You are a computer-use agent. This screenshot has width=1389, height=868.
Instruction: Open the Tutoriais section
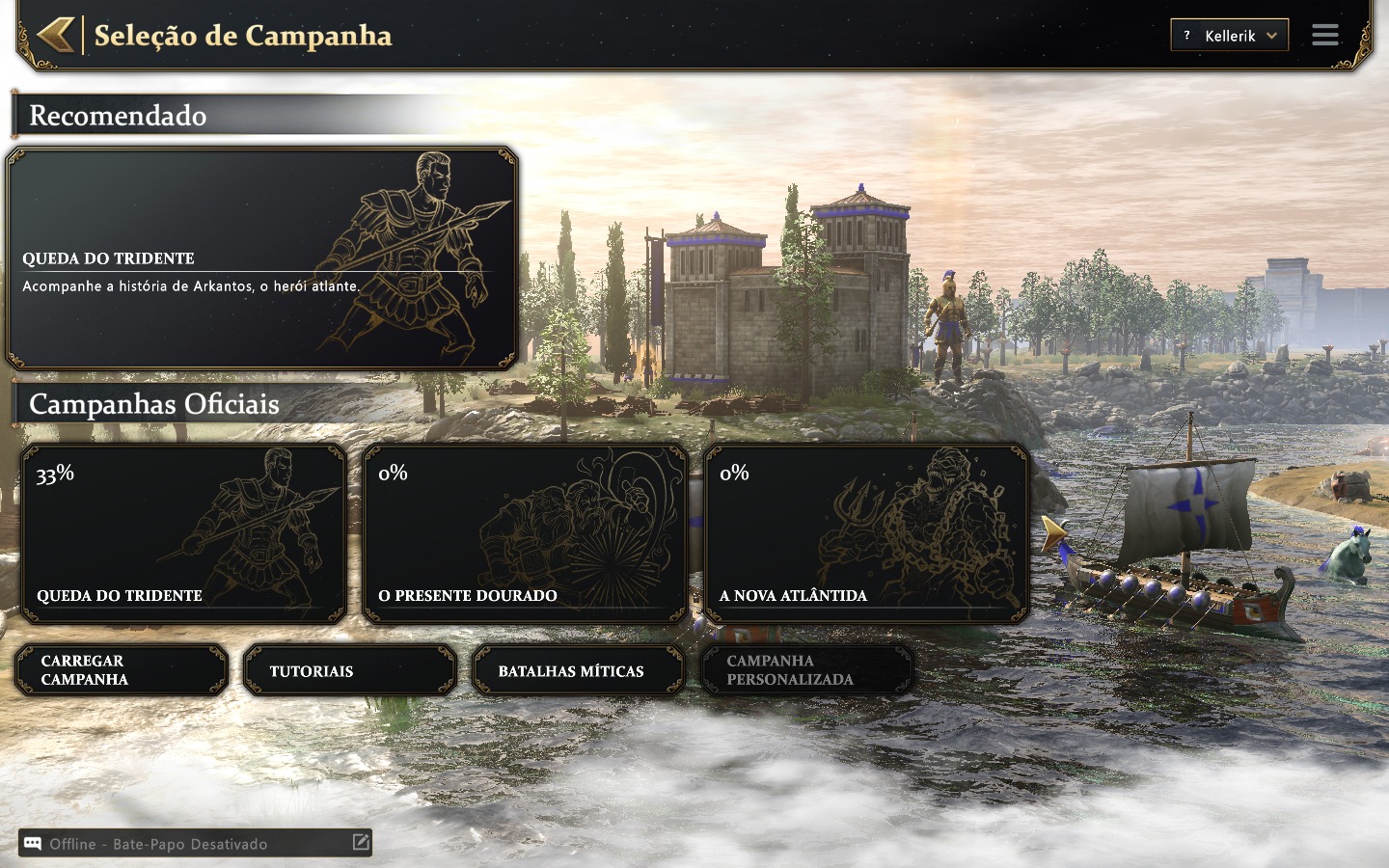tap(349, 670)
